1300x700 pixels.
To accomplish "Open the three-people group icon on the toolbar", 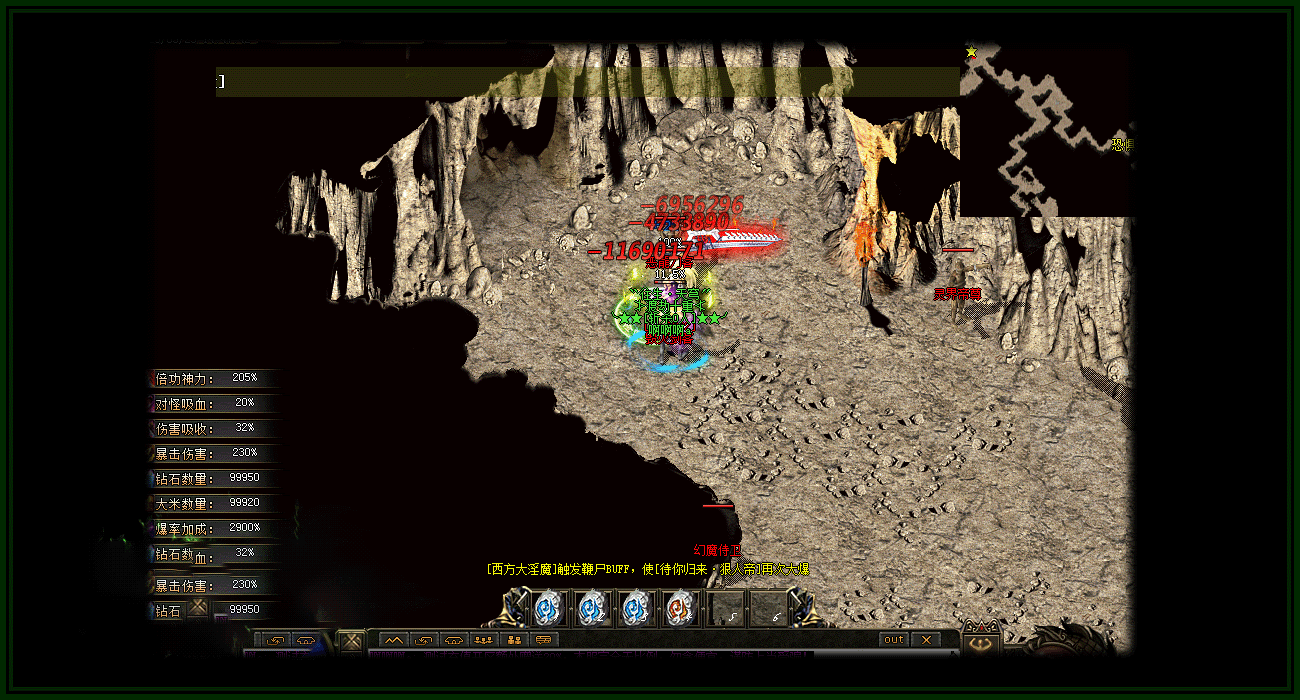I will click(484, 640).
